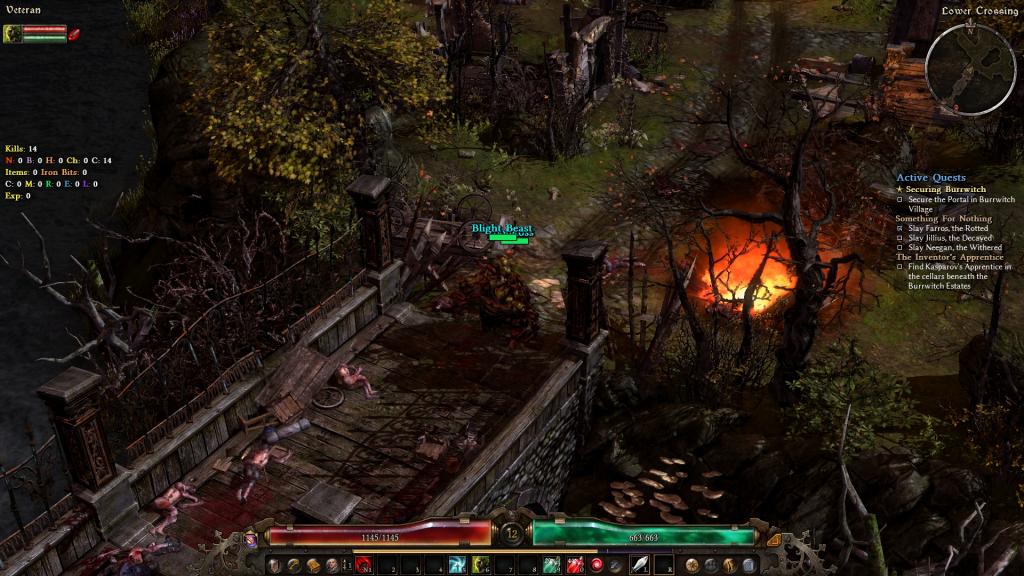Activate the green skill in slot 6

pyautogui.click(x=480, y=565)
